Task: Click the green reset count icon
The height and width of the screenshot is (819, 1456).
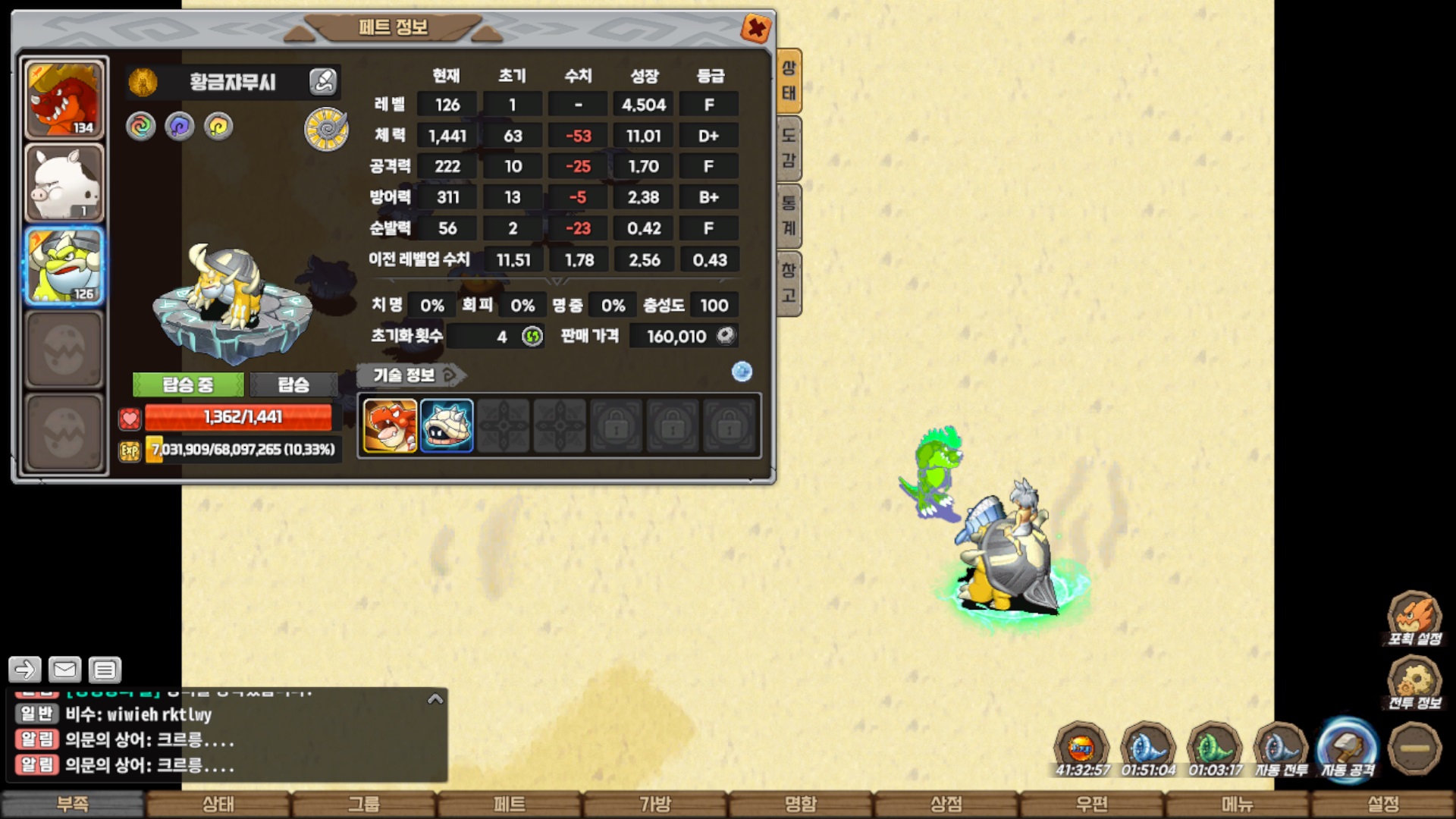Action: pos(532,336)
